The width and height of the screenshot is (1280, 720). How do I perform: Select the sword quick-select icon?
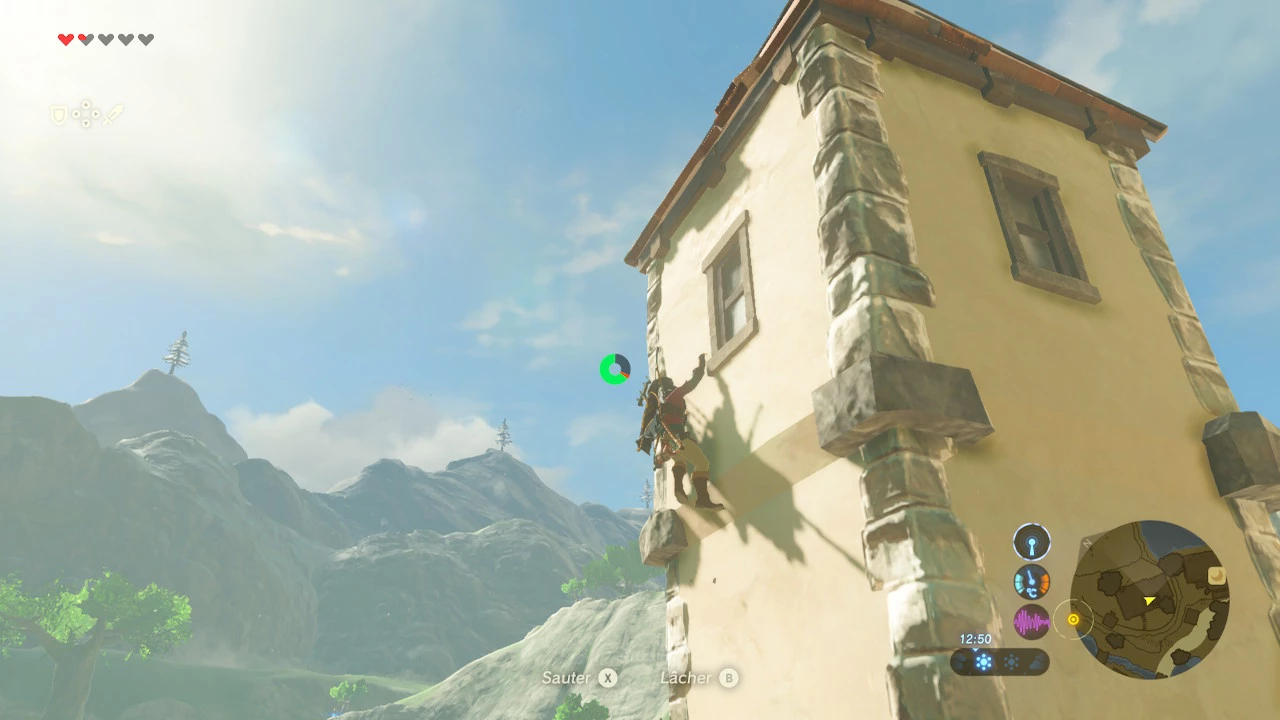pyautogui.click(x=113, y=115)
